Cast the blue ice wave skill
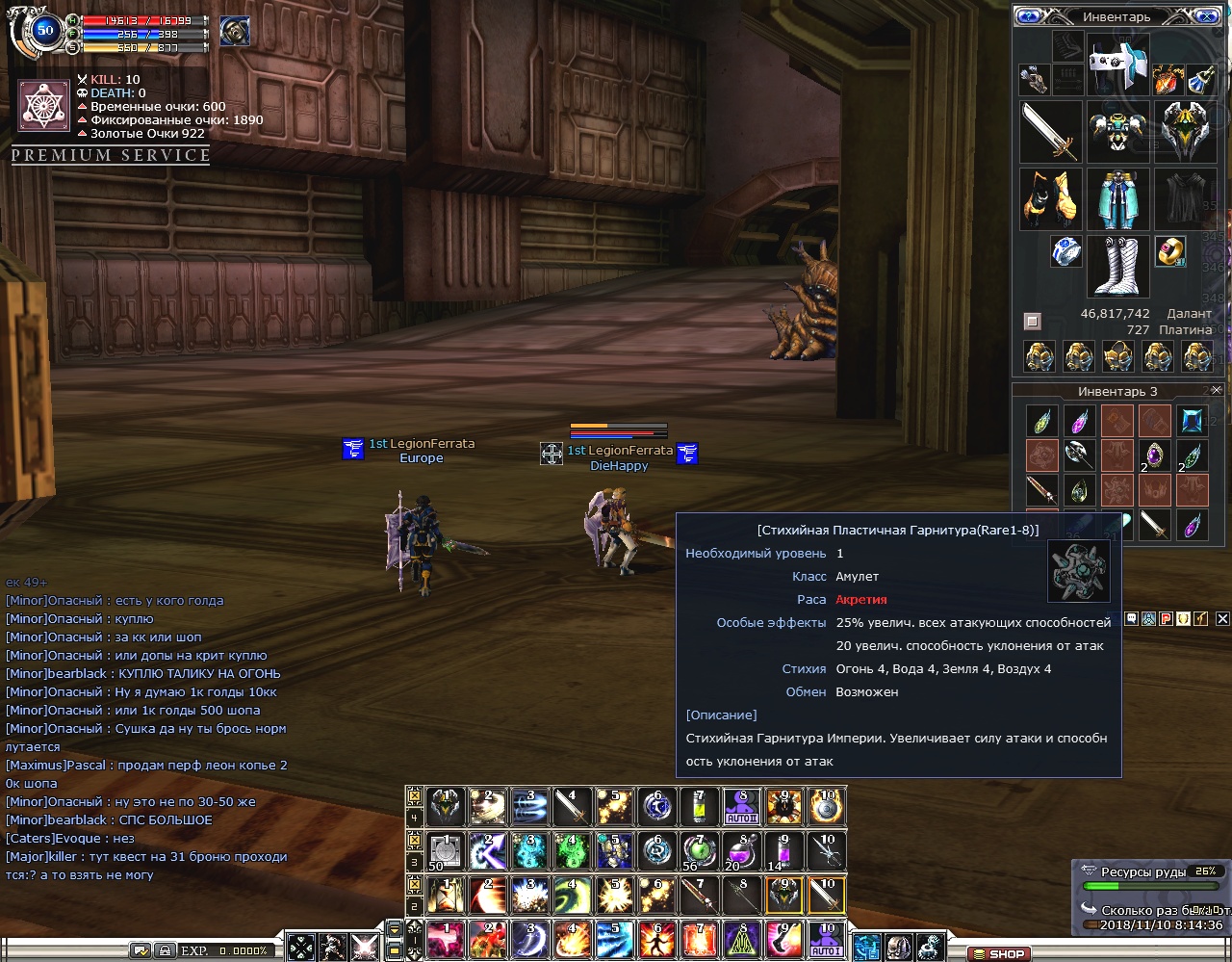The width and height of the screenshot is (1232, 962). tap(616, 938)
